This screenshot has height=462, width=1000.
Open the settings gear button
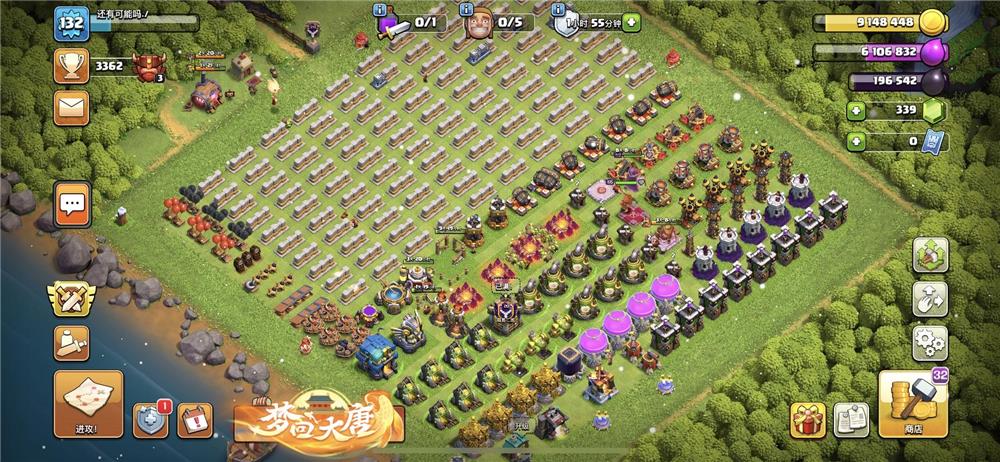click(x=929, y=343)
